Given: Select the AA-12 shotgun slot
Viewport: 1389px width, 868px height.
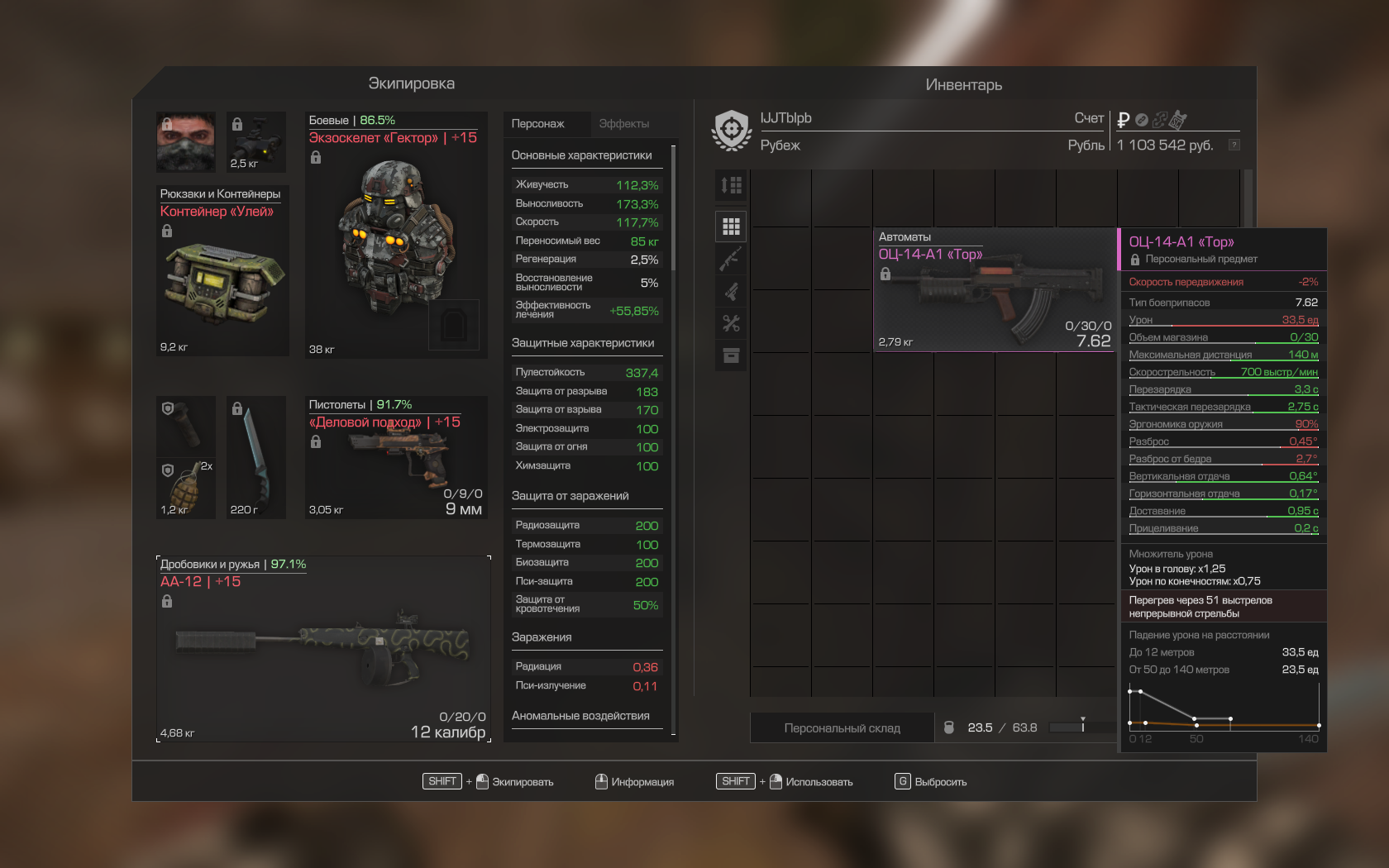Looking at the screenshot, I should [323, 649].
